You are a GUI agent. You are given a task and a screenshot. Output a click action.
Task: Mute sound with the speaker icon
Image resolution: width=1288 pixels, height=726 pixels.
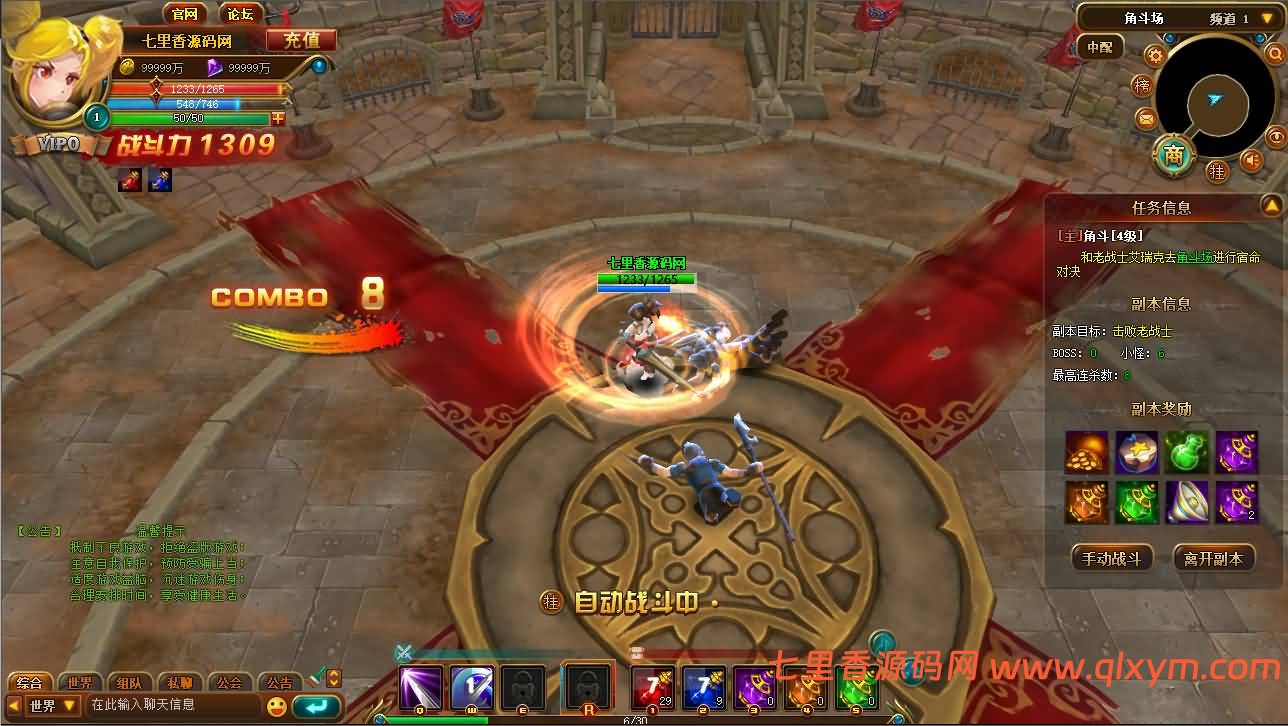[1252, 159]
